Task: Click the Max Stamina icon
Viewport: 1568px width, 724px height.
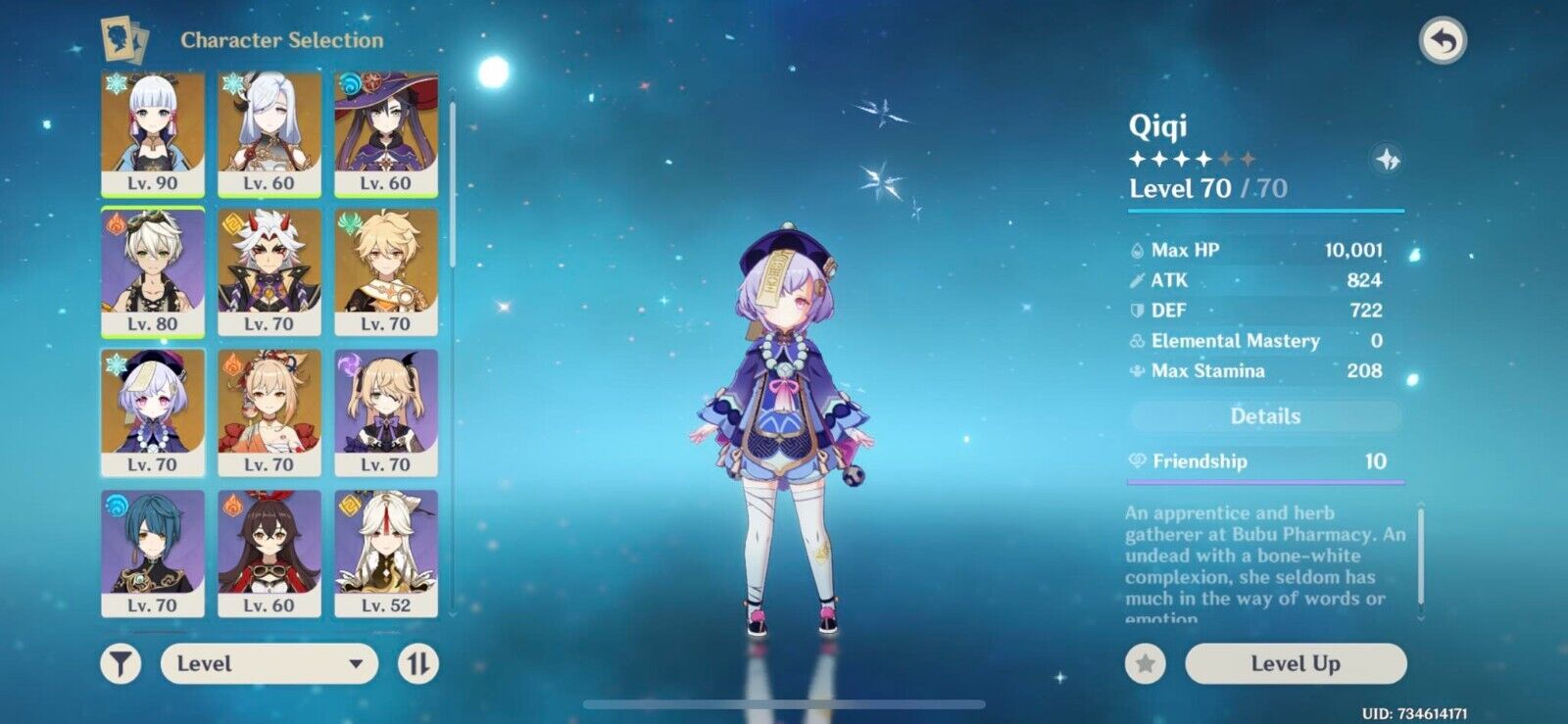Action: click(1135, 371)
